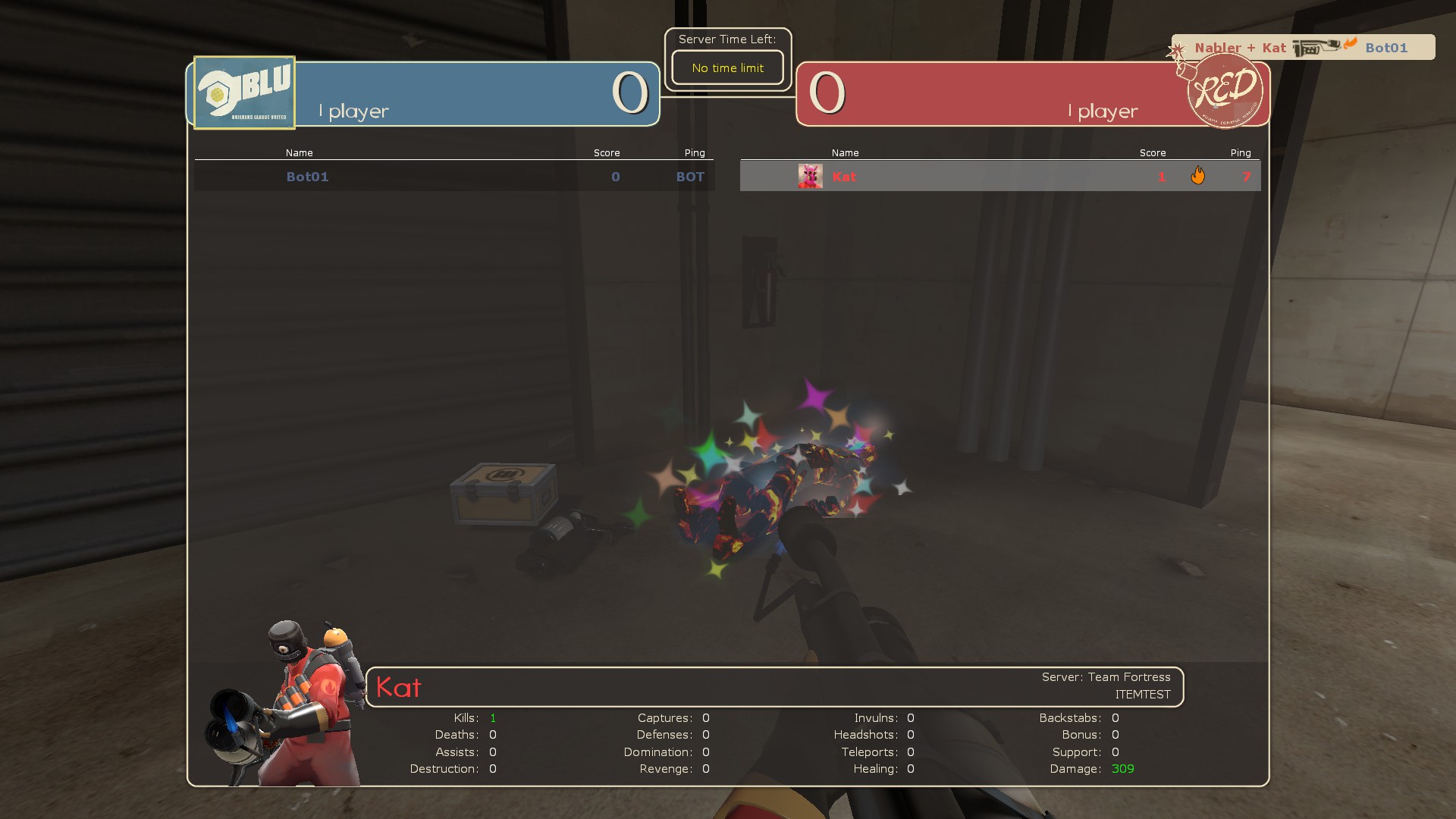Screen dimensions: 1456x819
Task: Click the green Damage value 309
Action: click(x=1122, y=768)
